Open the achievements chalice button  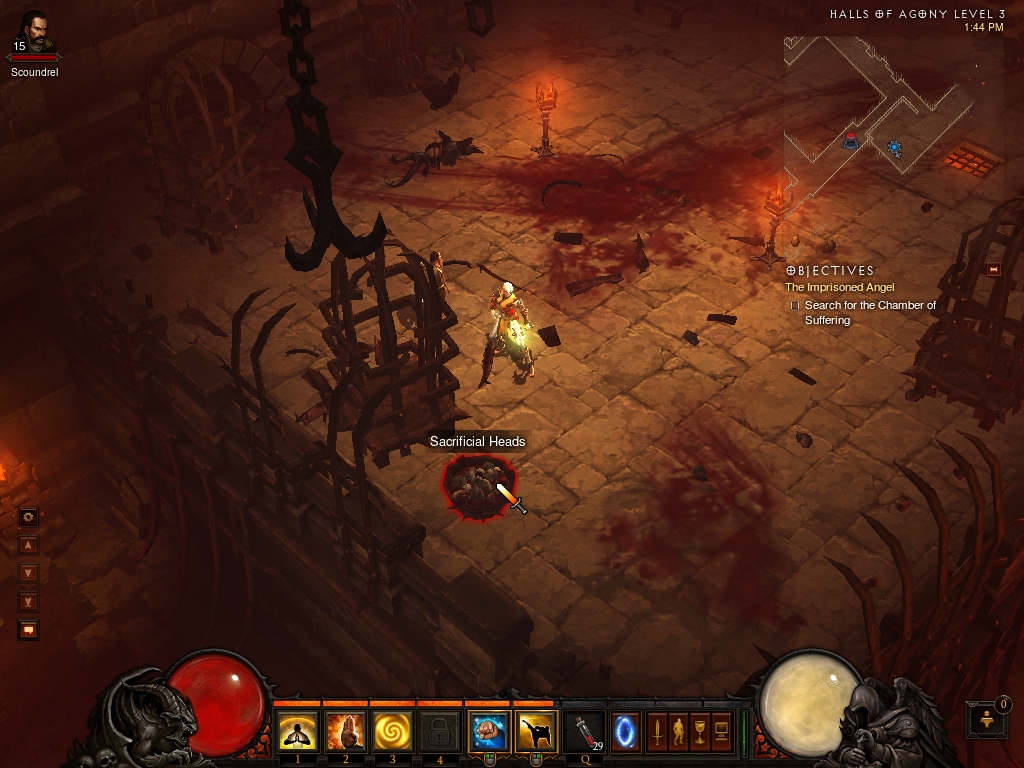[x=699, y=731]
